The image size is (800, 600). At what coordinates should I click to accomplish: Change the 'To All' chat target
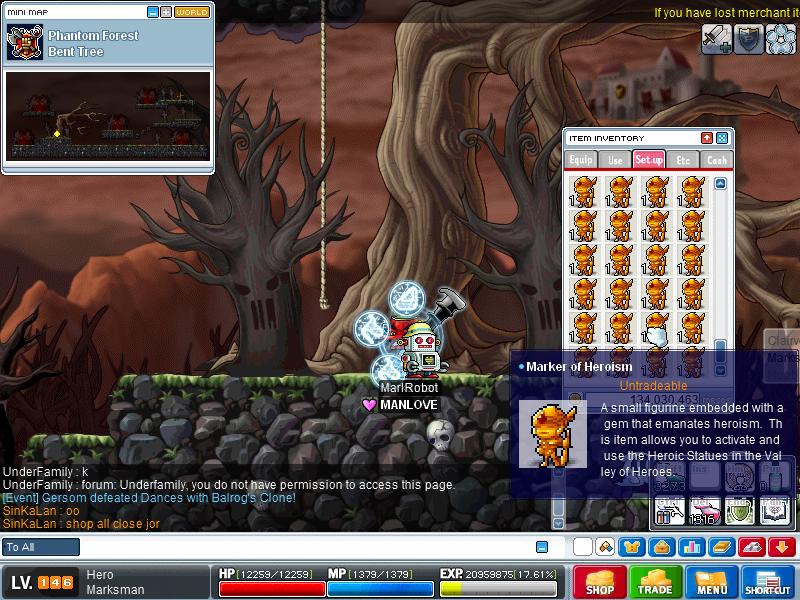(41, 547)
